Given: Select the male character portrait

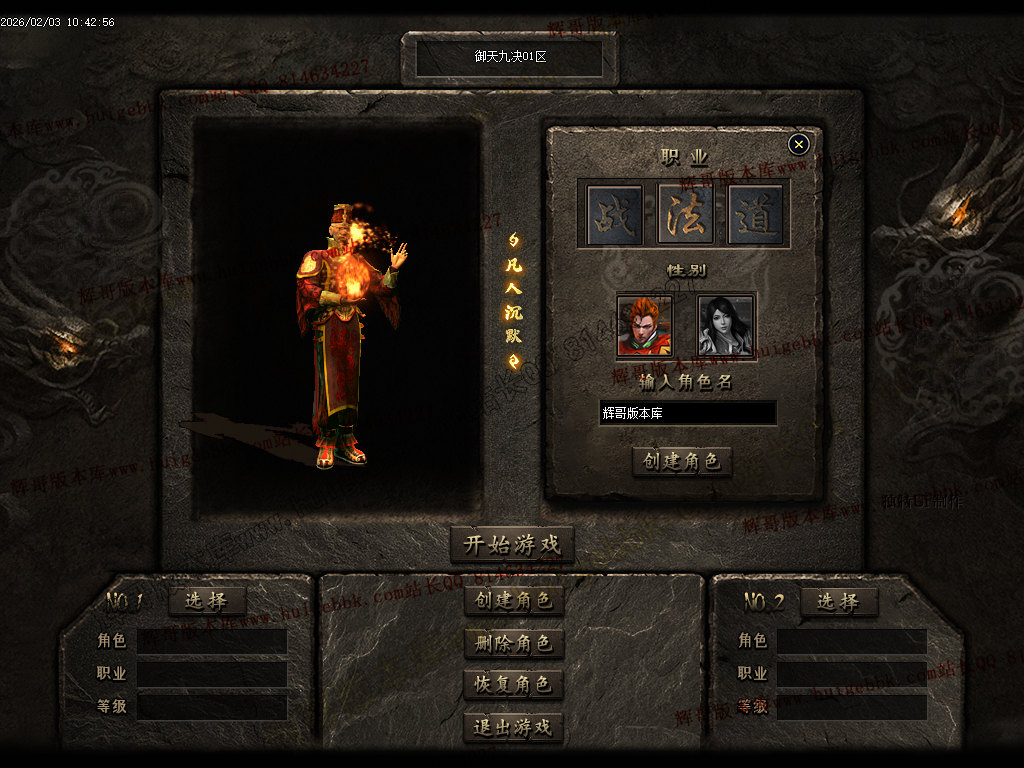Looking at the screenshot, I should (x=645, y=325).
